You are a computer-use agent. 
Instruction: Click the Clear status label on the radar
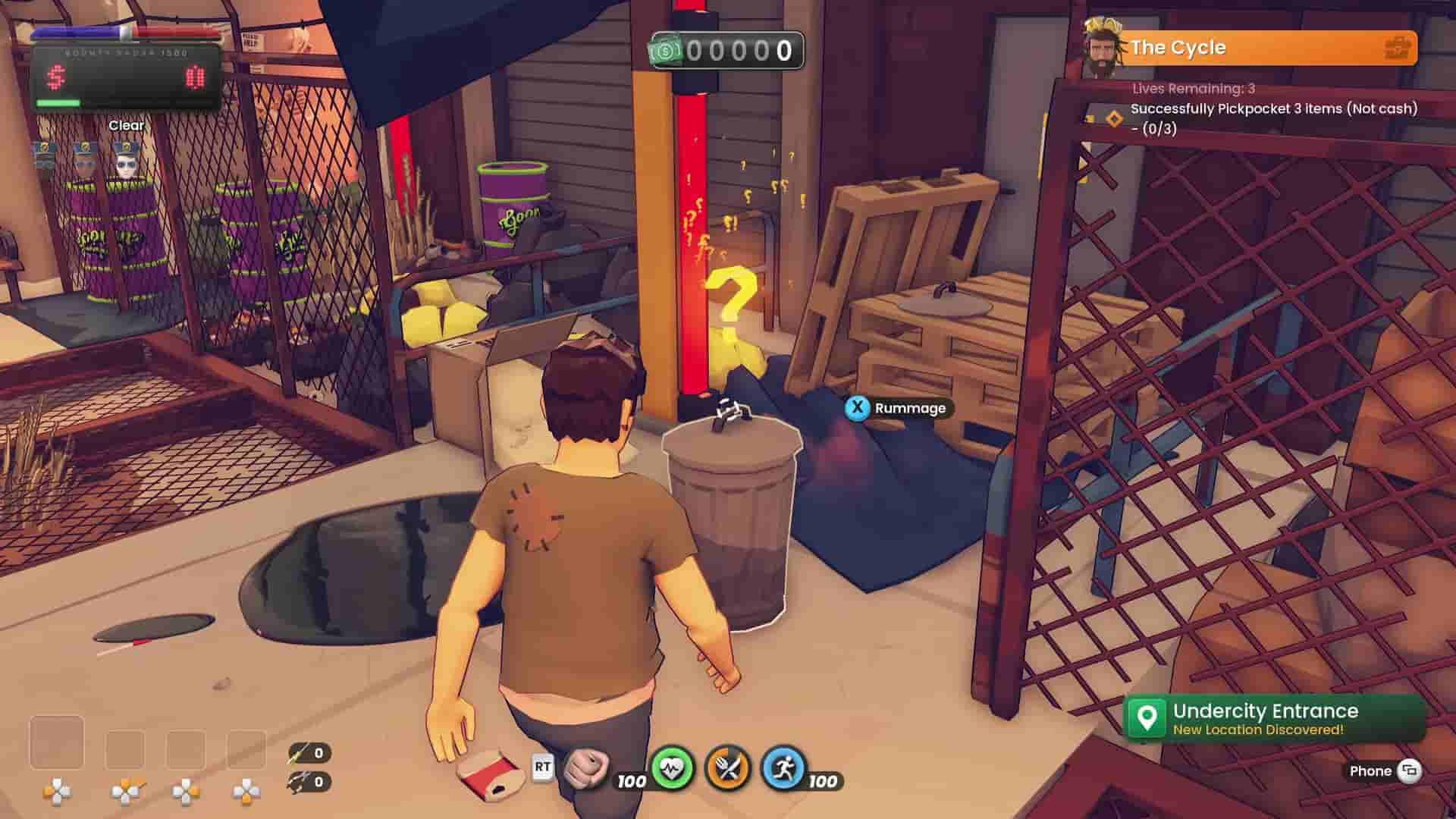pyautogui.click(x=127, y=124)
